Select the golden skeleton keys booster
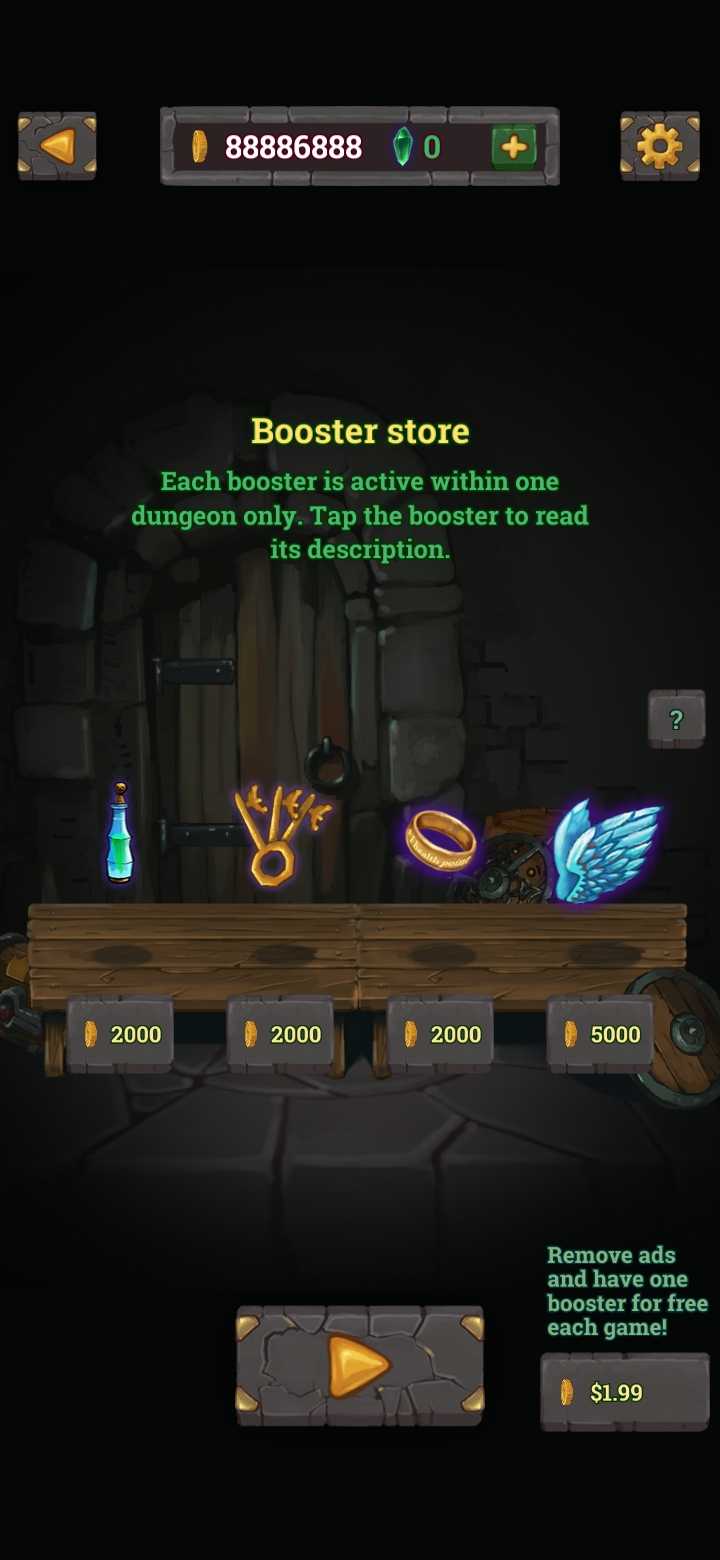This screenshot has height=1560, width=720. click(x=278, y=835)
